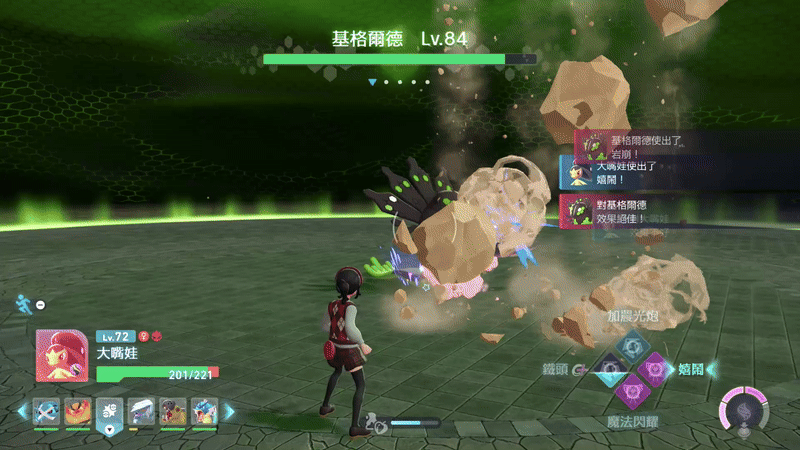Screen dimensions: 800x450
Task: Click the party bar's left arrow
Action: 22,411
